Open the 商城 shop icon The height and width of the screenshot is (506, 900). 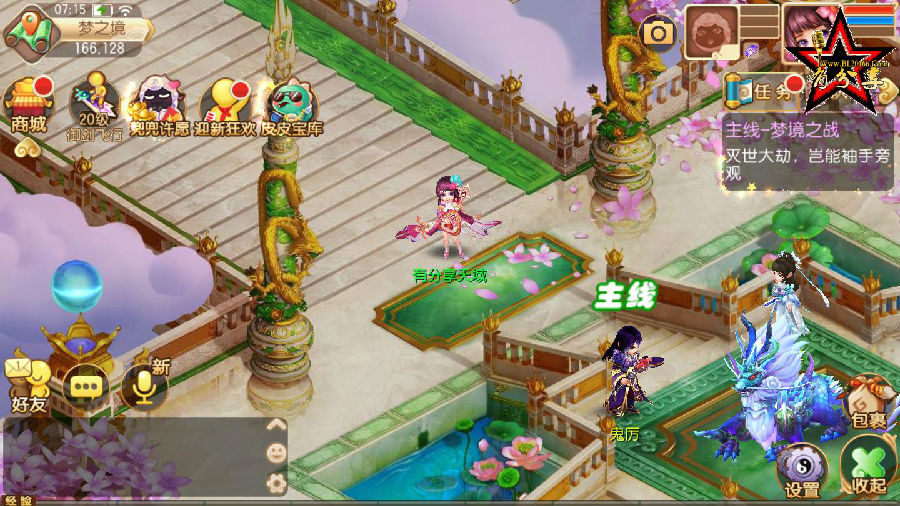pos(28,106)
